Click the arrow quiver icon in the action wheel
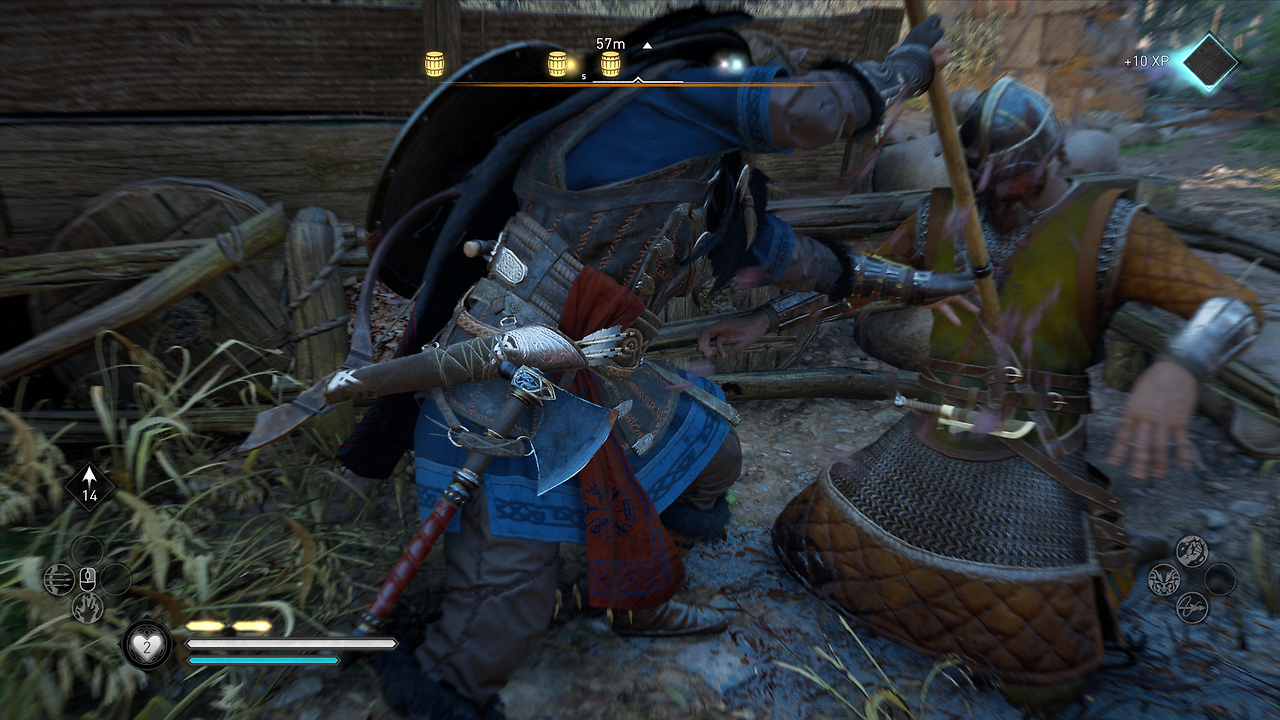The width and height of the screenshot is (1280, 720). coord(58,579)
